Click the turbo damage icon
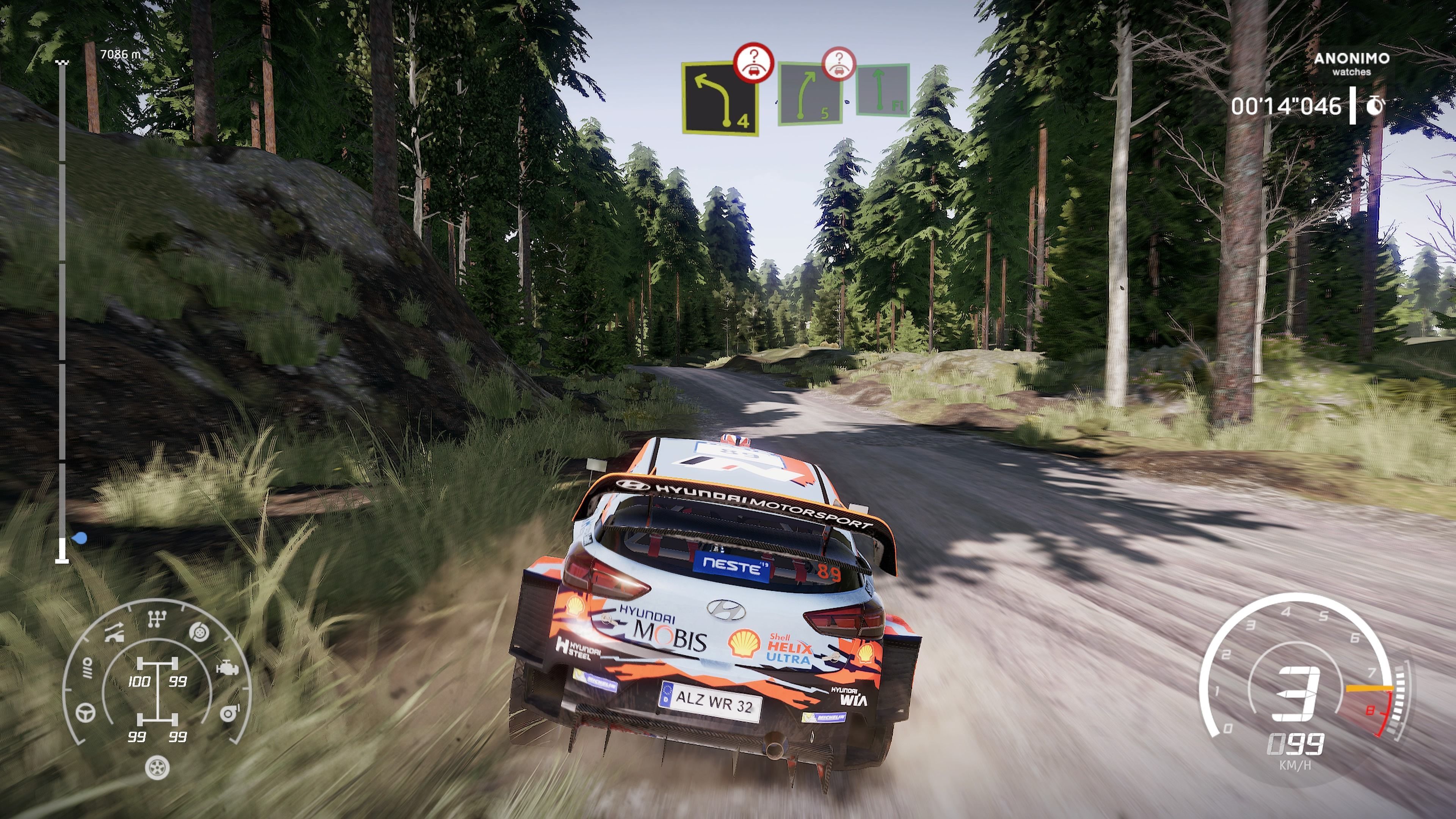1456x819 pixels. 229,713
